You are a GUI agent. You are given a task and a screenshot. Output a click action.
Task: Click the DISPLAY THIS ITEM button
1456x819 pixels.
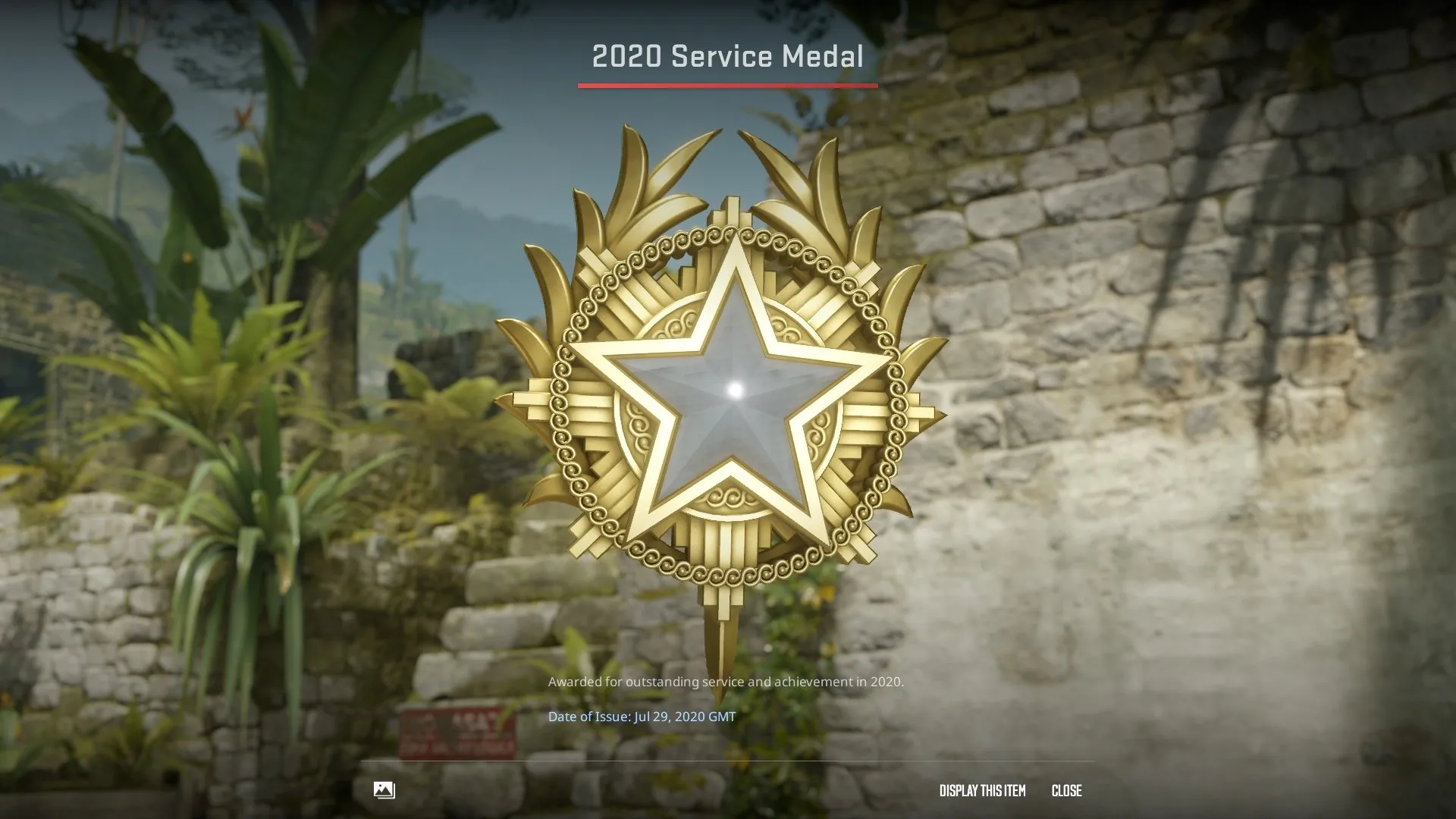(x=981, y=791)
